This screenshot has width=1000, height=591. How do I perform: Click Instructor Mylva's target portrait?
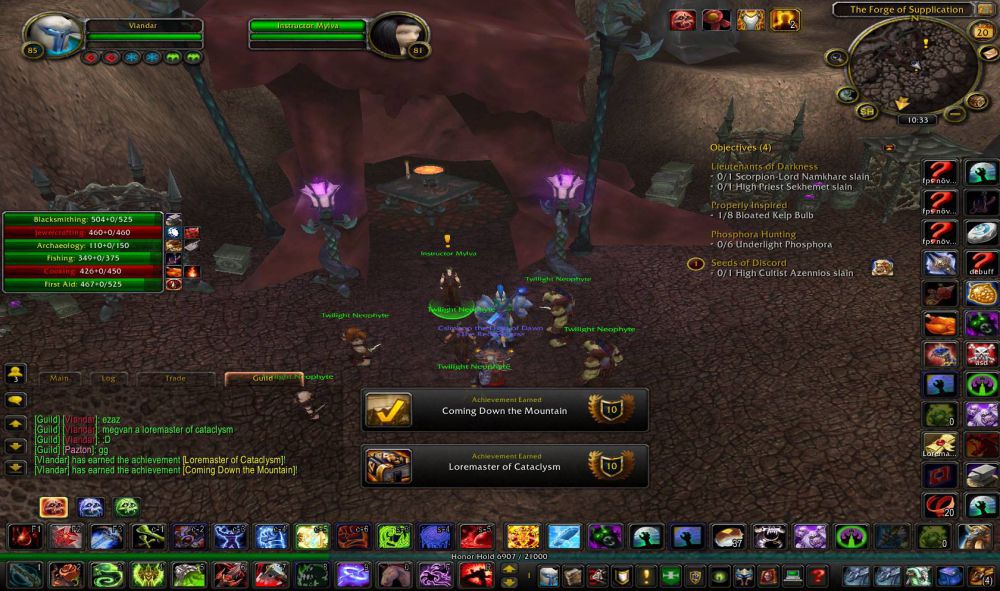(398, 35)
